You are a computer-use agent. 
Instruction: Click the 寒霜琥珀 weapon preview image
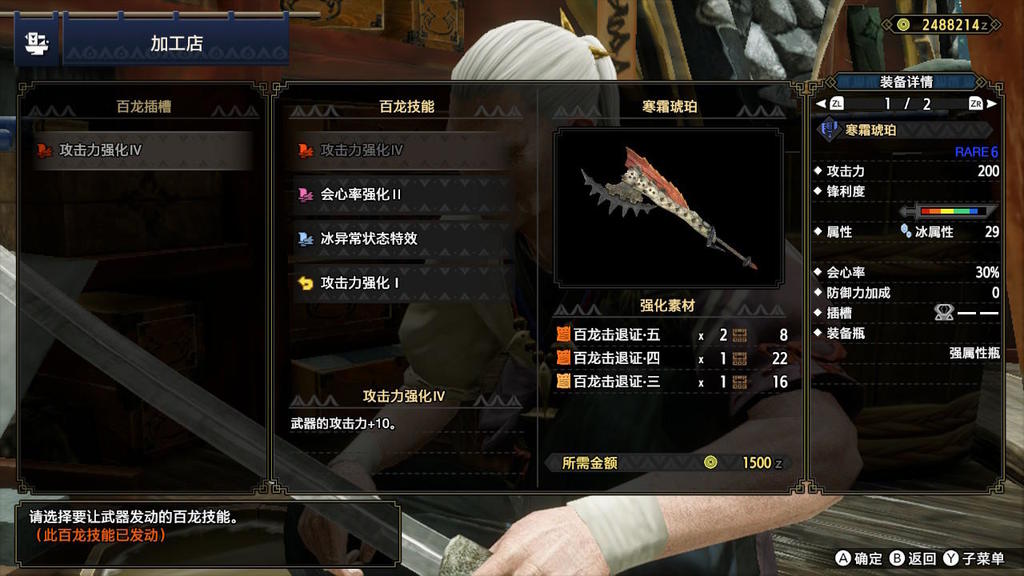(669, 207)
